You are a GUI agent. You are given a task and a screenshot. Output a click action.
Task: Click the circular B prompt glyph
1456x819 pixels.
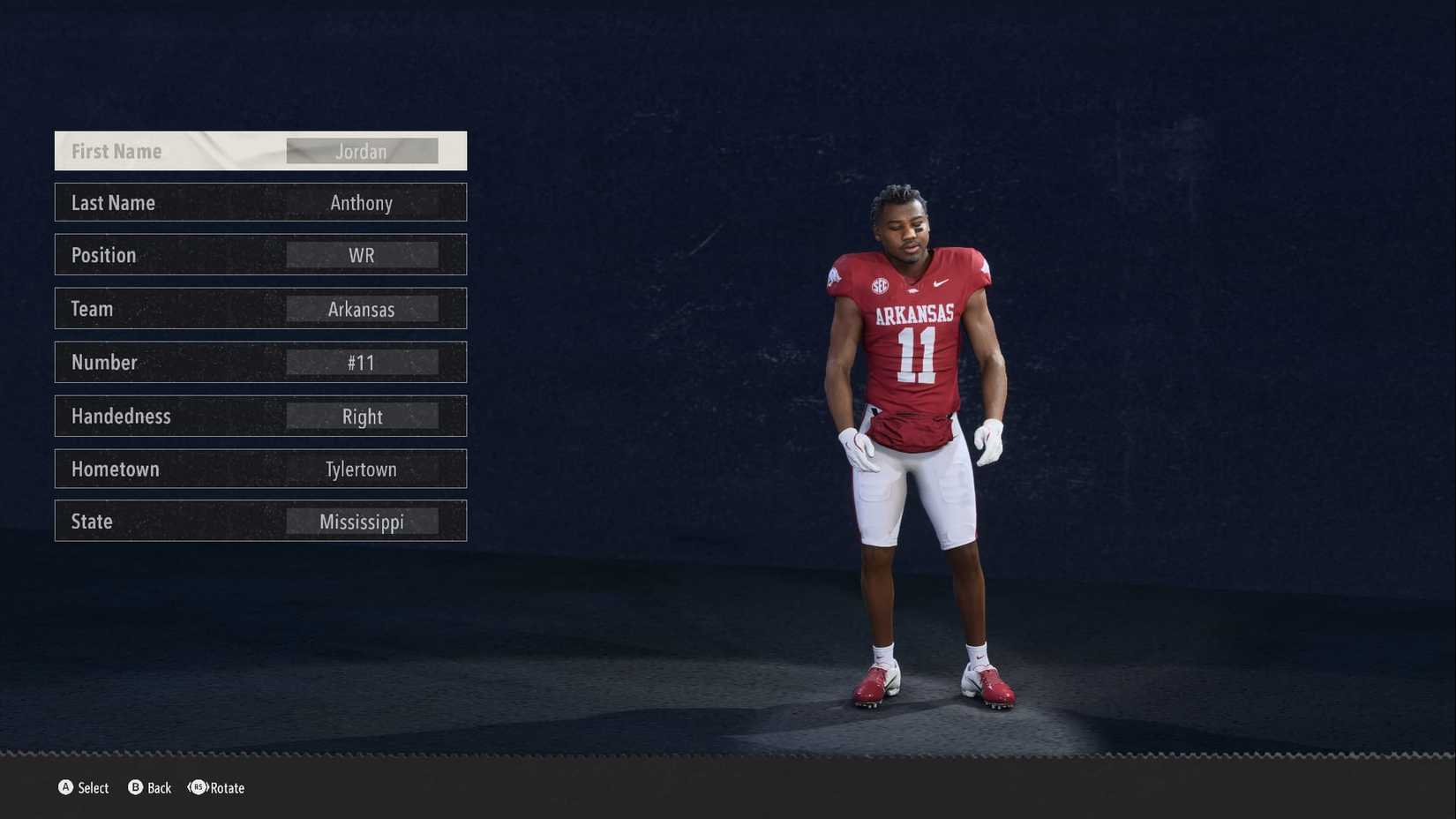click(134, 788)
